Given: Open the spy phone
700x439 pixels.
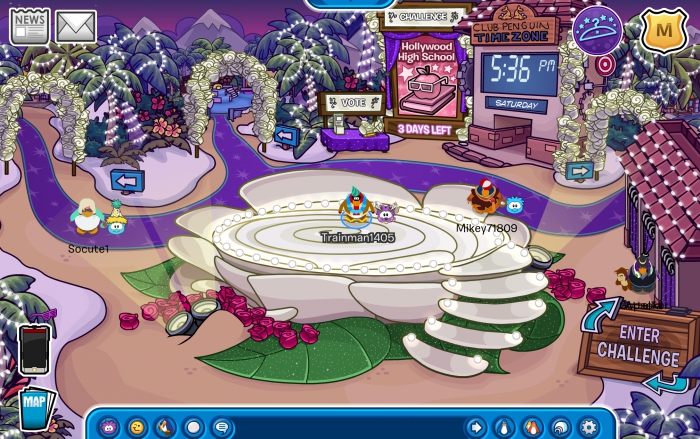Looking at the screenshot, I should click(34, 349).
